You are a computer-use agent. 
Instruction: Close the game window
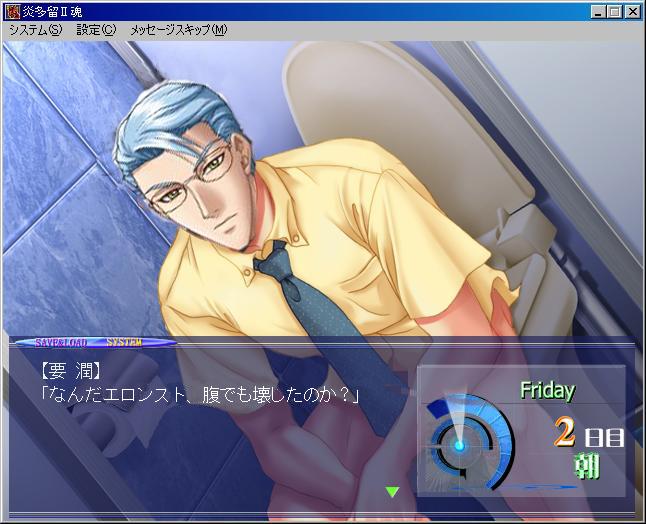click(632, 12)
